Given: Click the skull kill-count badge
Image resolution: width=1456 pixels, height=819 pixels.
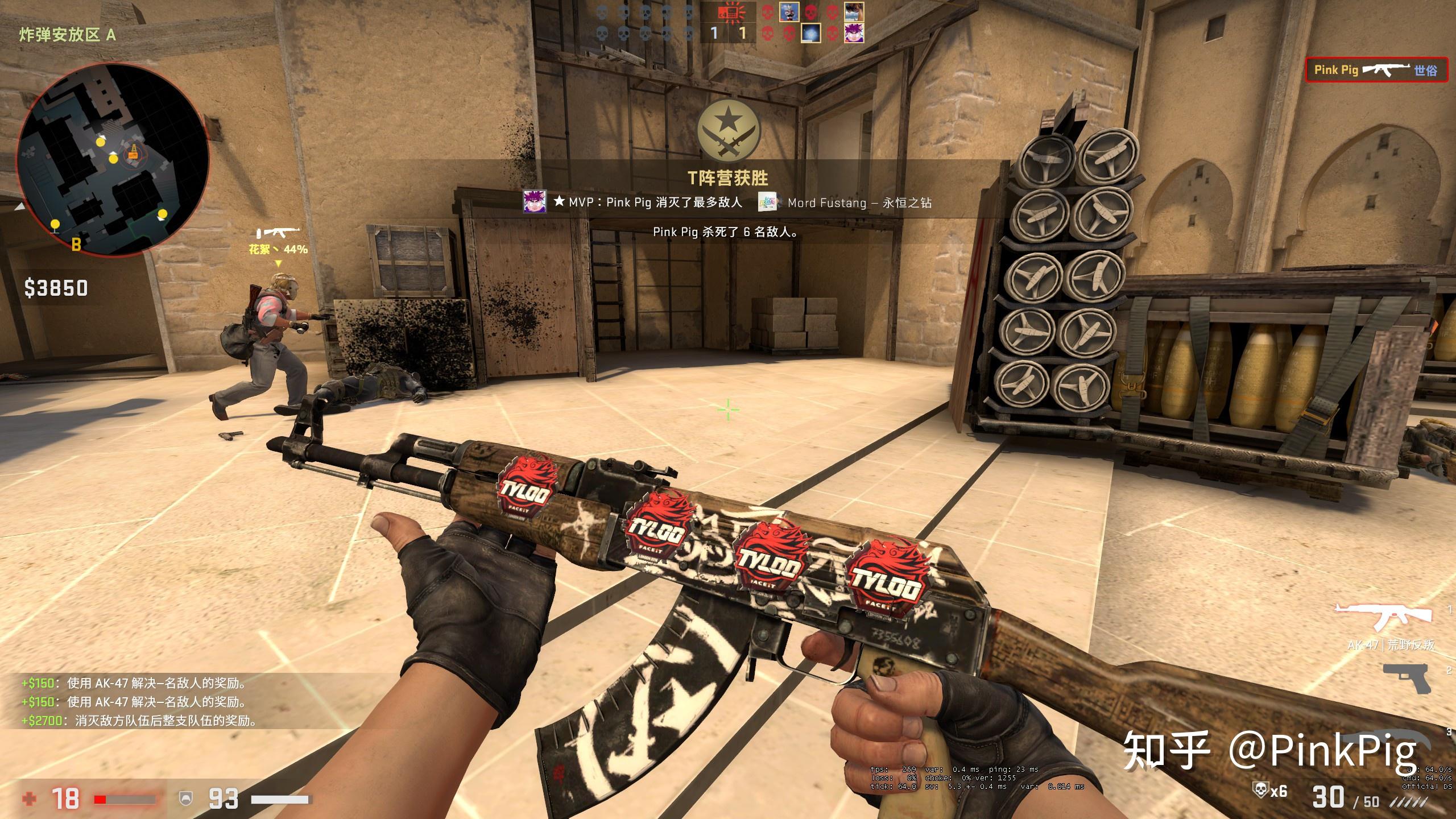Looking at the screenshot, I should tap(1269, 791).
